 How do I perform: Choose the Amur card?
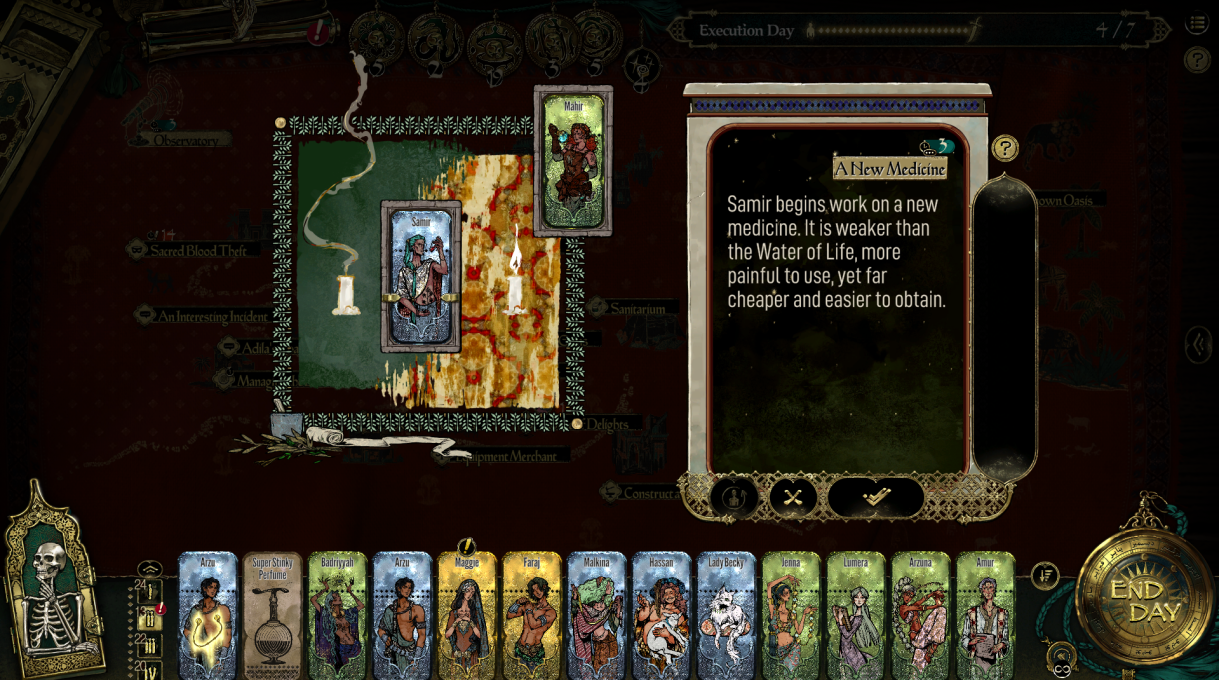coord(985,615)
